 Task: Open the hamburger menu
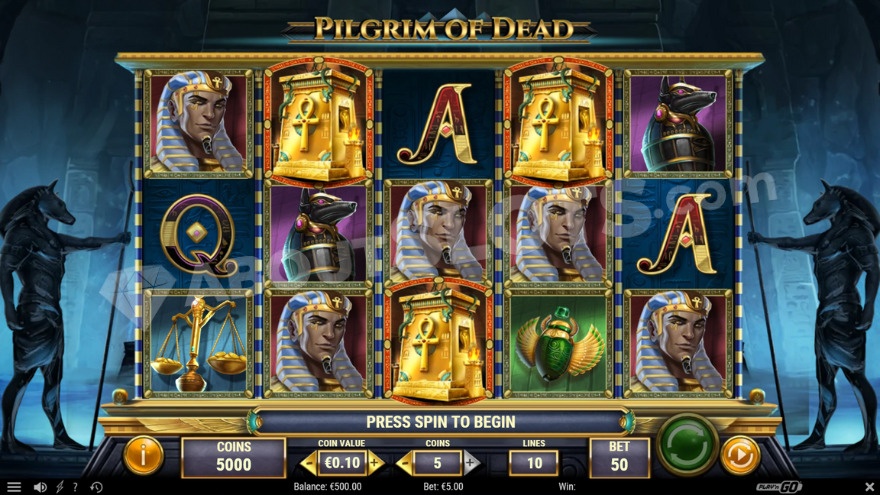pos(14,487)
